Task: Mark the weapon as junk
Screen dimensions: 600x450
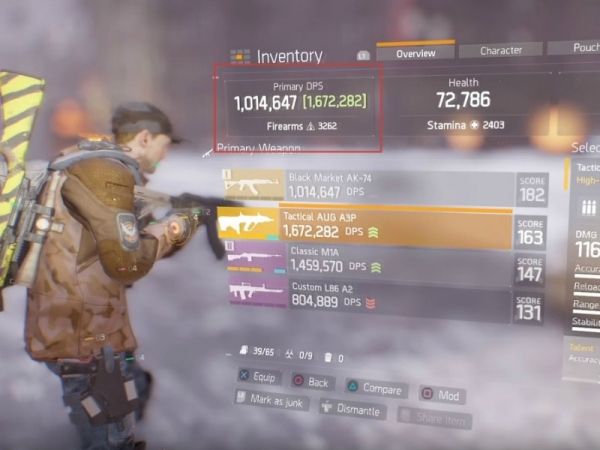Action: 272,400
